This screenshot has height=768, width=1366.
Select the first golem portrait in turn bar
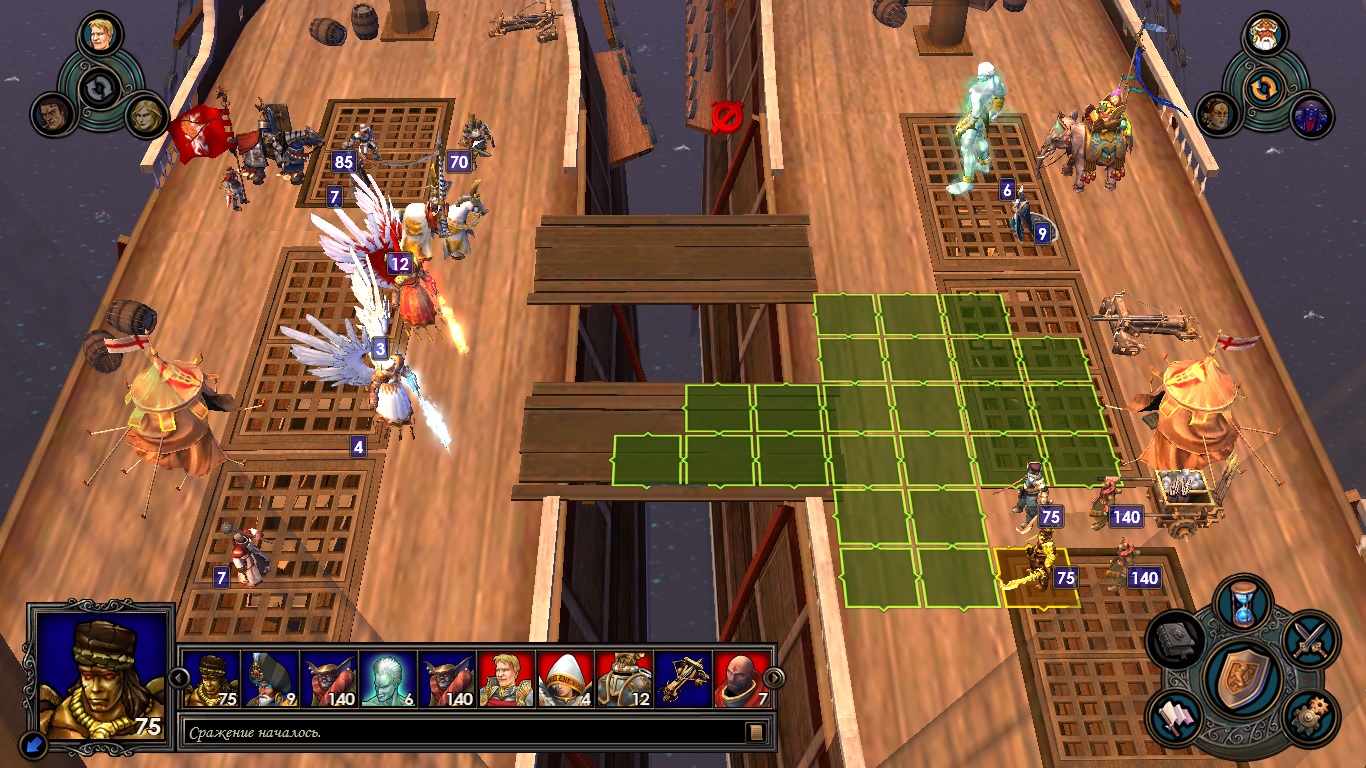(x=211, y=679)
